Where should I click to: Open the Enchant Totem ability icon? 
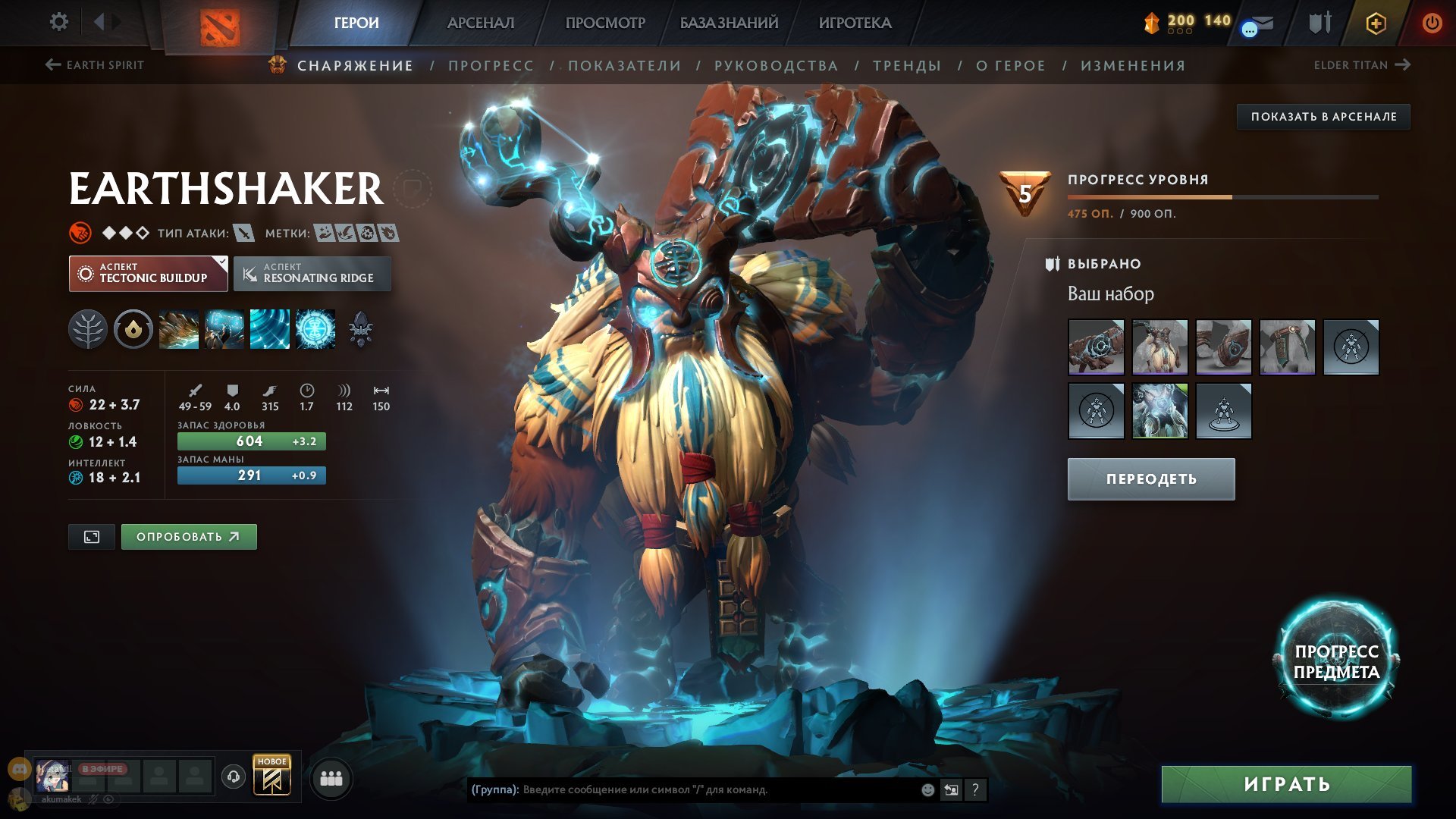(224, 329)
